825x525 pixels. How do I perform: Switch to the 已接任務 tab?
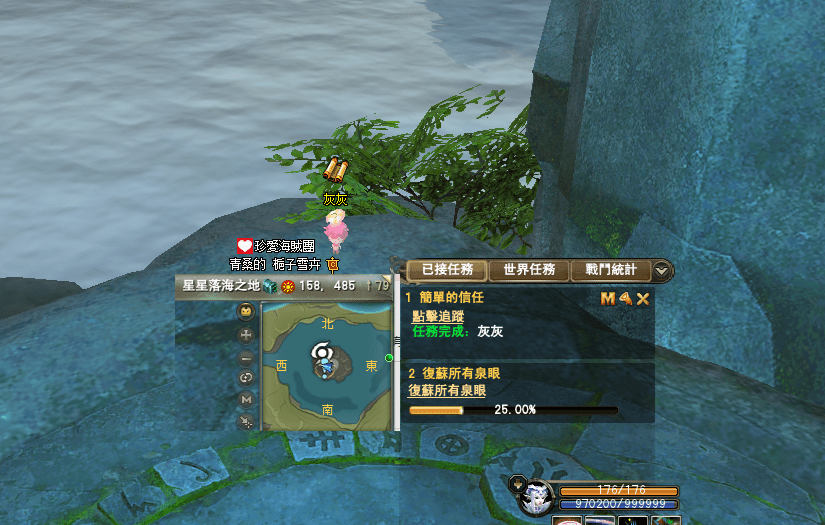pos(447,270)
